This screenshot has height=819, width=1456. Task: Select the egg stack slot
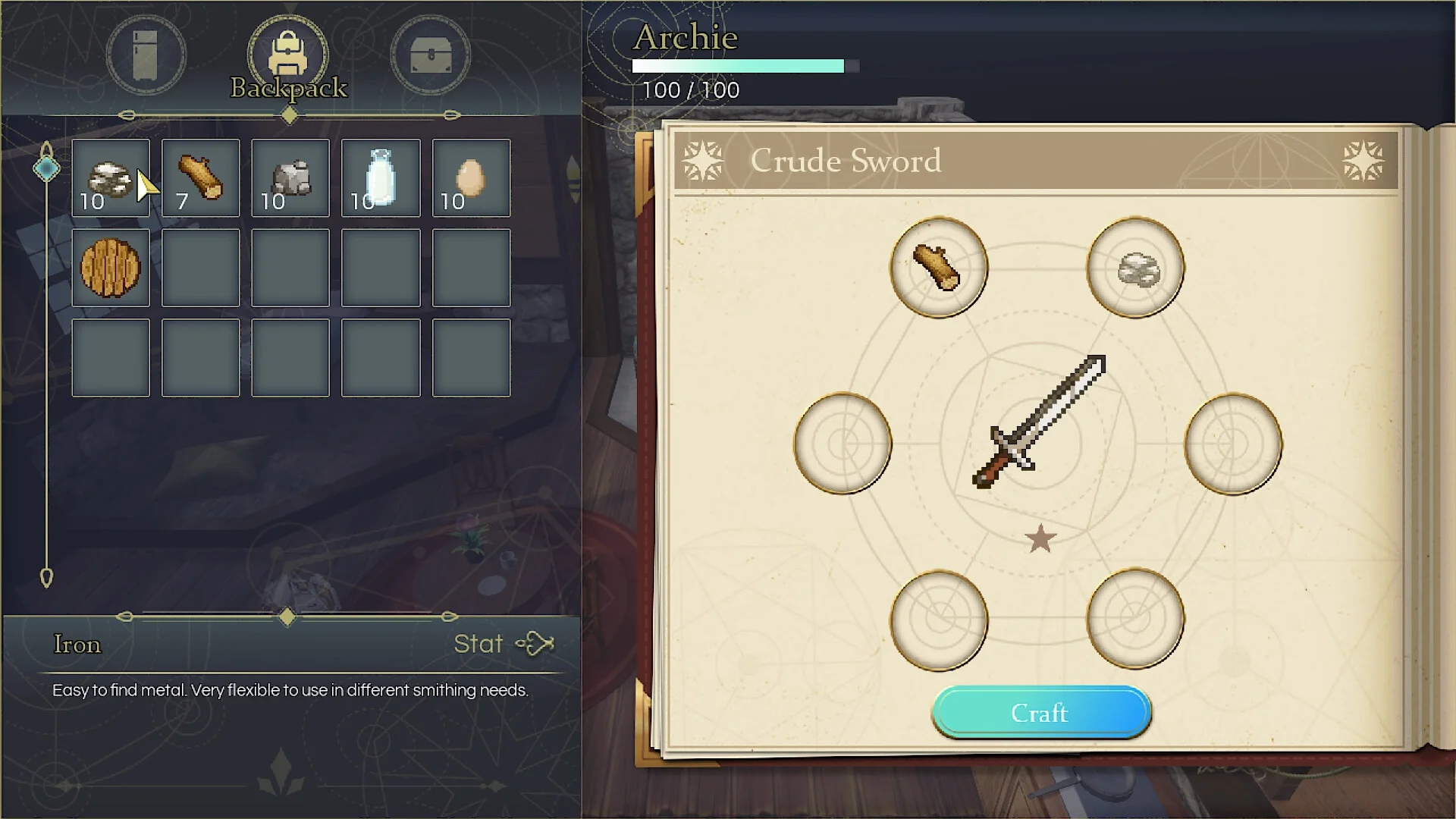coord(471,178)
